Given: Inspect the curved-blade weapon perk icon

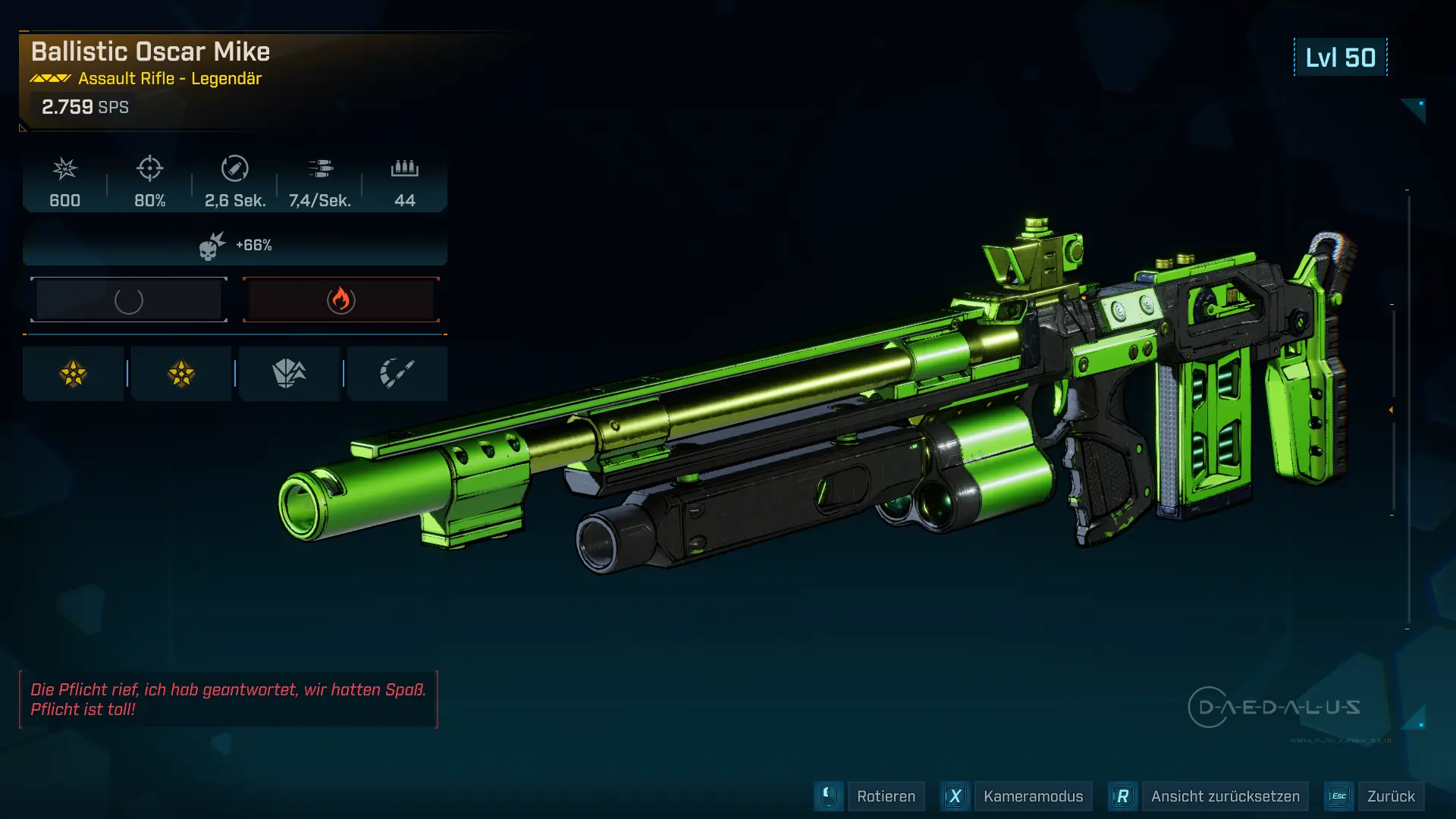Looking at the screenshot, I should [x=397, y=373].
